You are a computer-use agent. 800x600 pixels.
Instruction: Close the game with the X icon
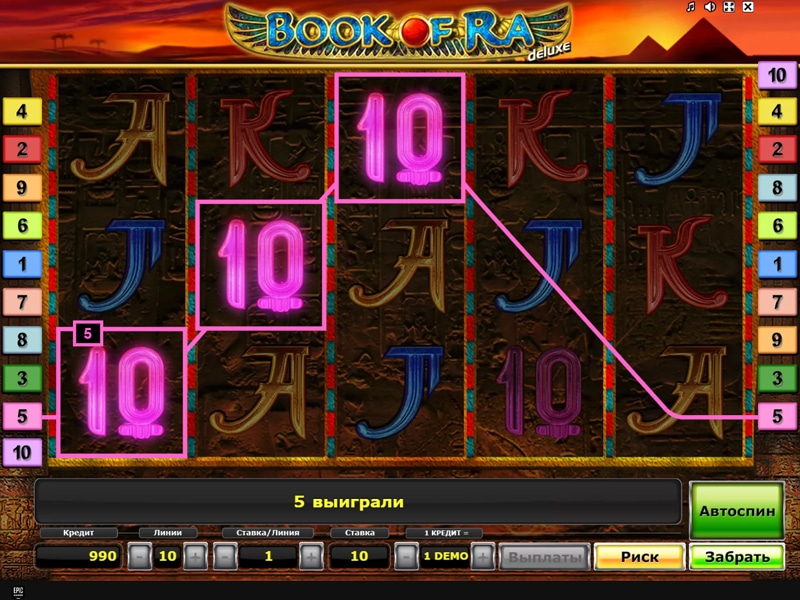point(747,7)
